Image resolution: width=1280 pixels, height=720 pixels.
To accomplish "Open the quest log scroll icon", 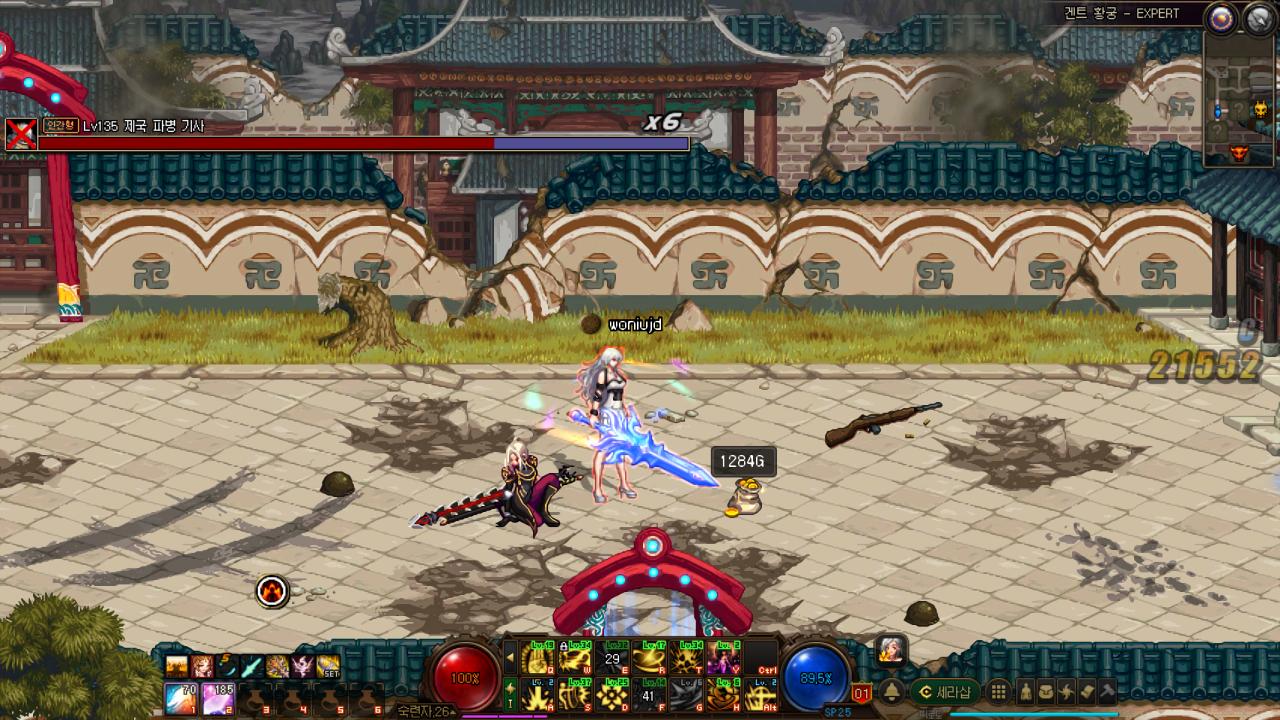I will [1086, 691].
